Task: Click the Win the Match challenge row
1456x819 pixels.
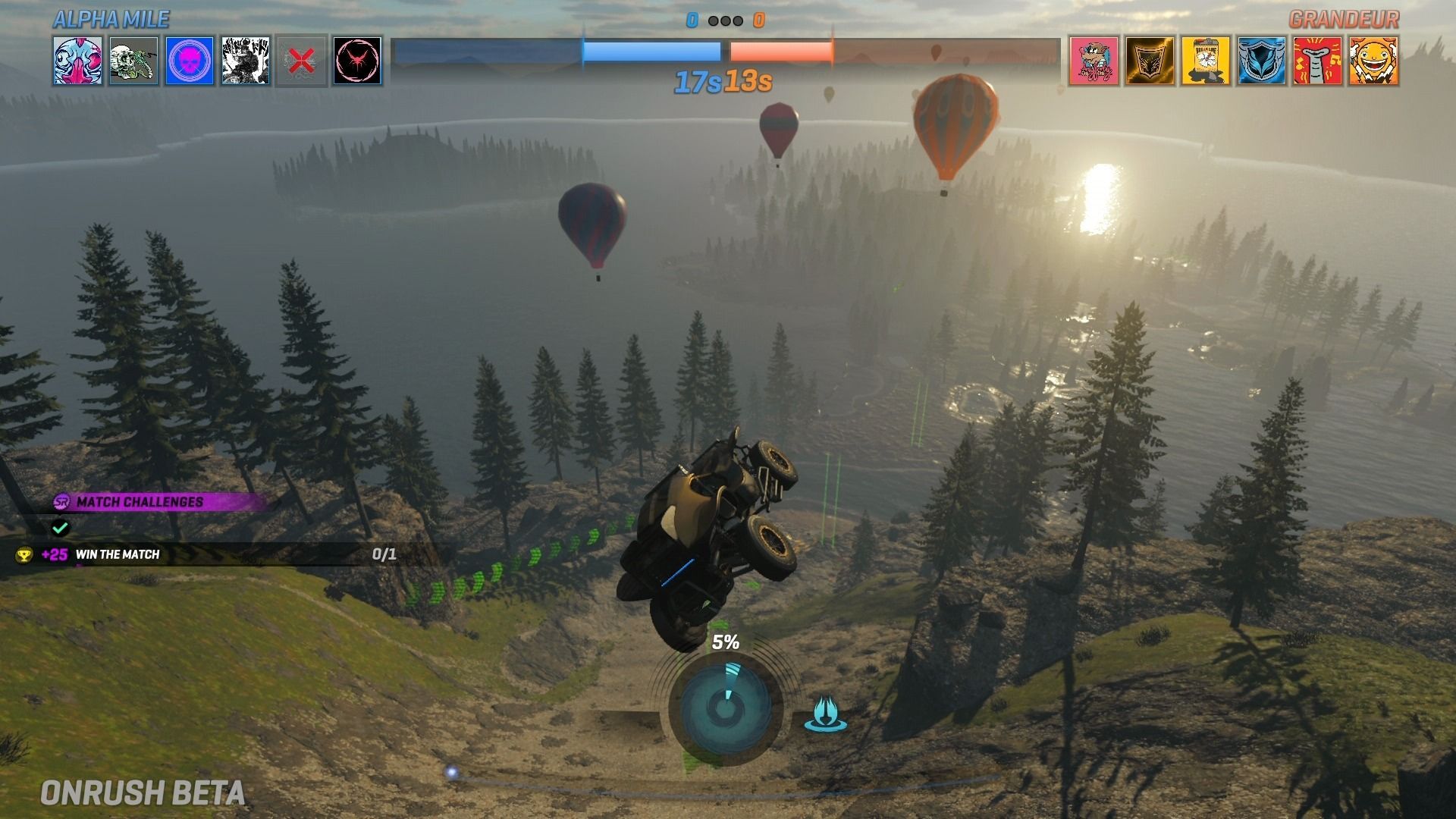Action: click(205, 554)
